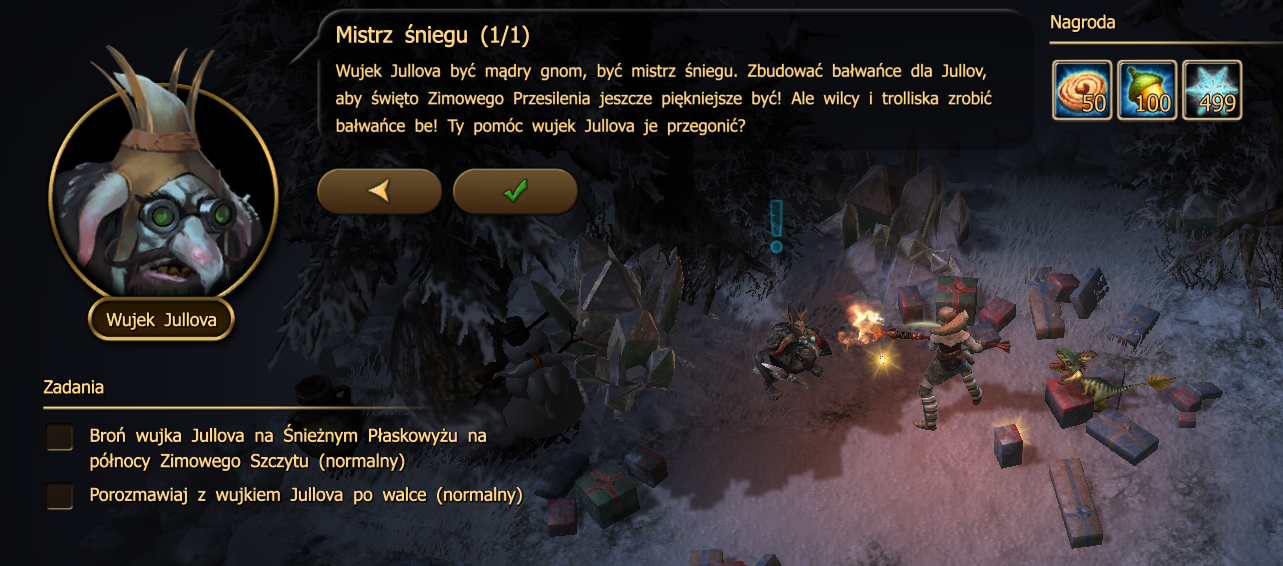Tick the 'Broń wujka Jullova' task checkbox
Viewport: 1283px width, 566px height.
click(x=60, y=437)
